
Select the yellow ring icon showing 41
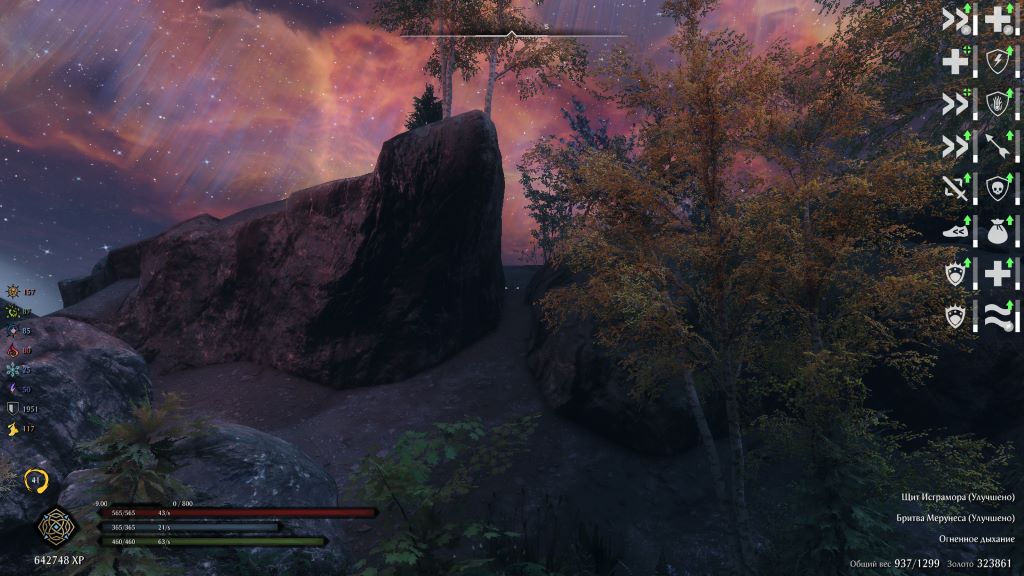pos(37,480)
